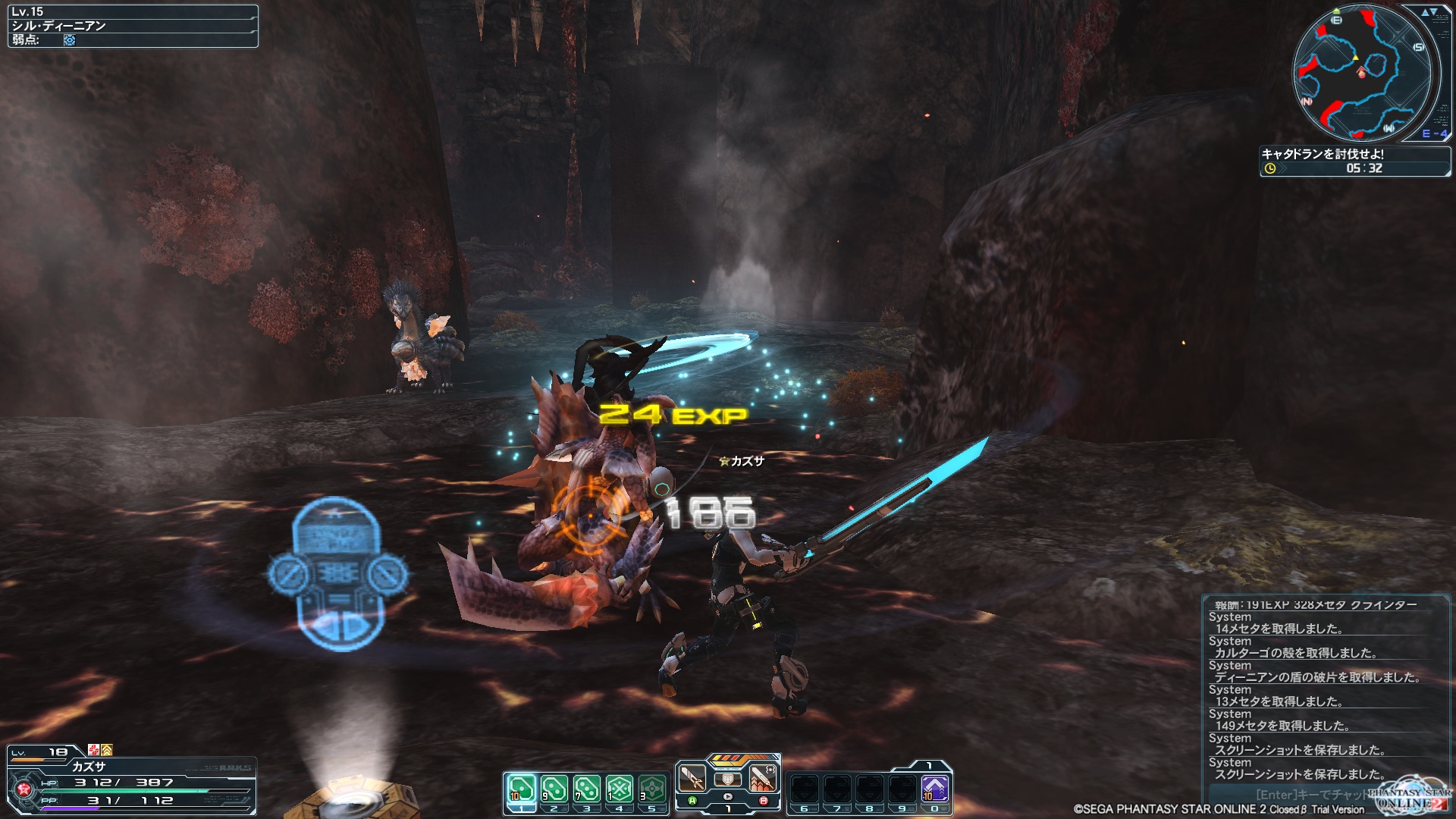Viewport: 1456px width, 819px height.
Task: Click the minimap up-down zoom arrows
Action: [1429, 12]
